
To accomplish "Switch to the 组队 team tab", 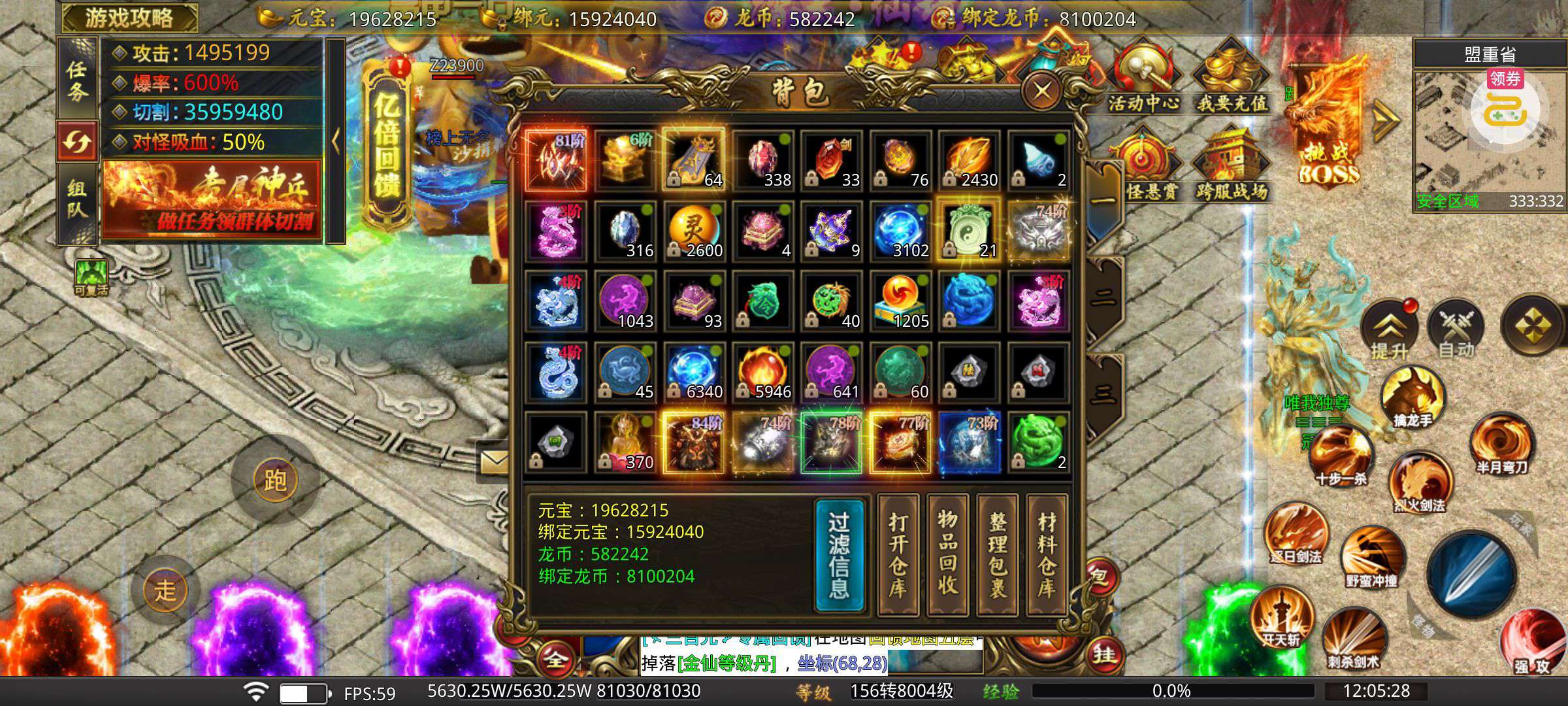I will 77,200.
